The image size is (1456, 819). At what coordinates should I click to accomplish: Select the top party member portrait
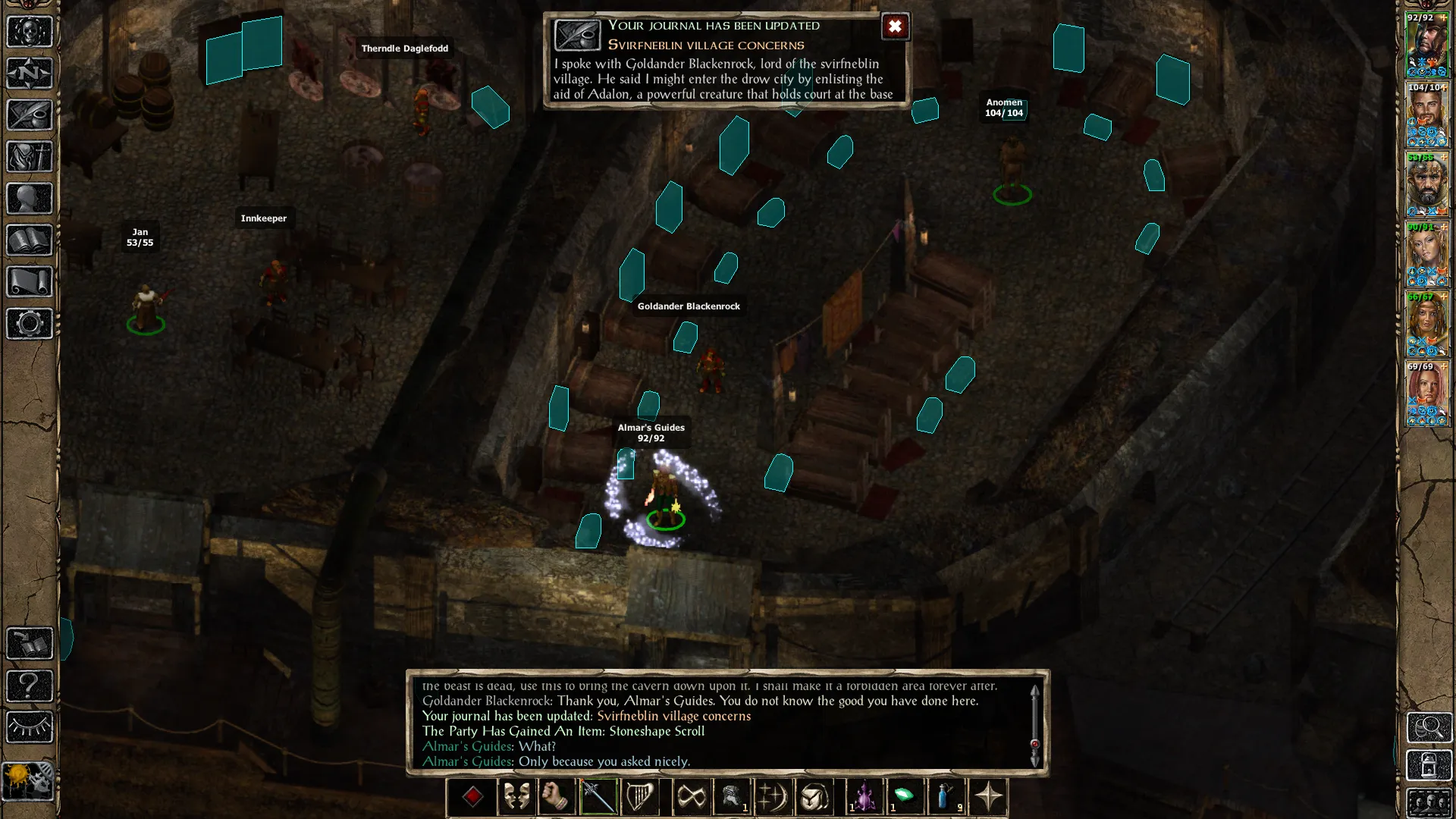[x=1426, y=45]
